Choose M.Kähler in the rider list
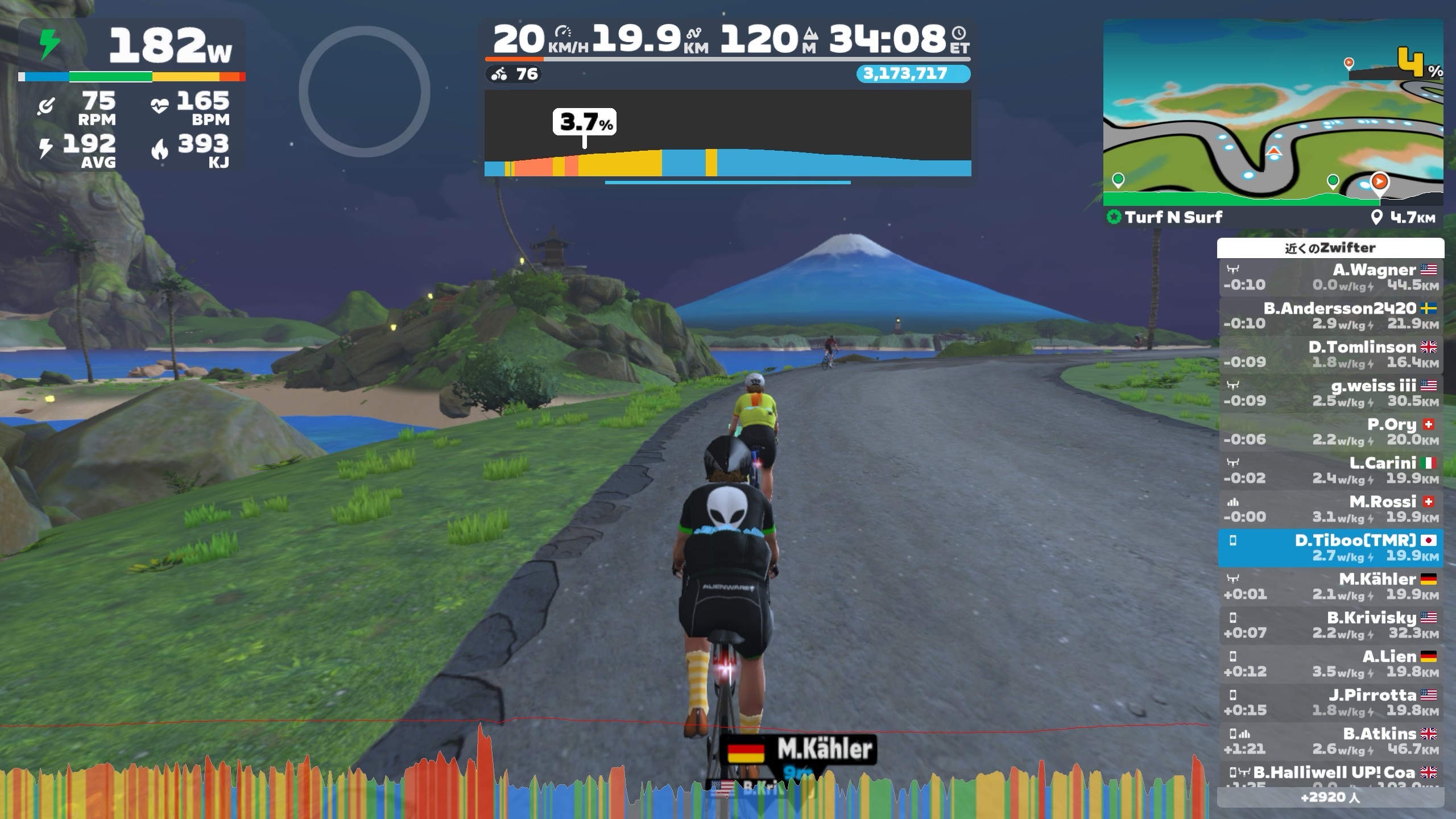 click(1330, 586)
